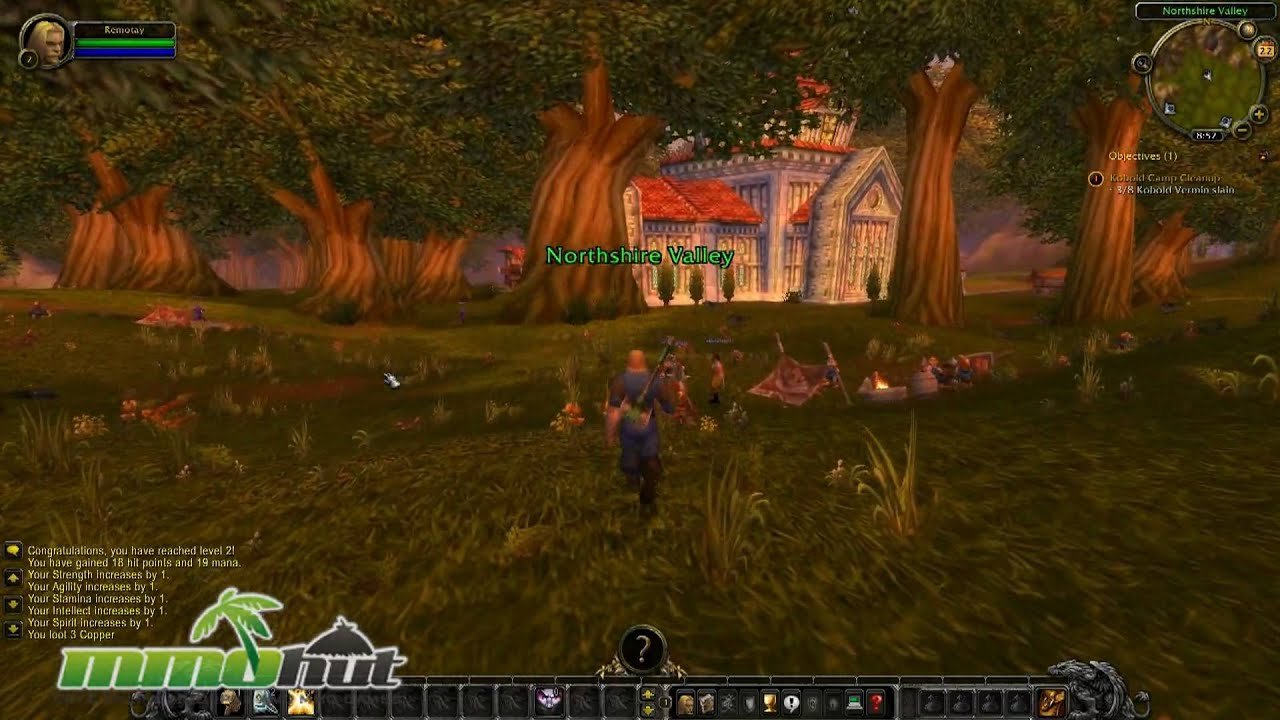Open the golden lion character info icon
Screen dimensions: 1280x720
coord(685,703)
